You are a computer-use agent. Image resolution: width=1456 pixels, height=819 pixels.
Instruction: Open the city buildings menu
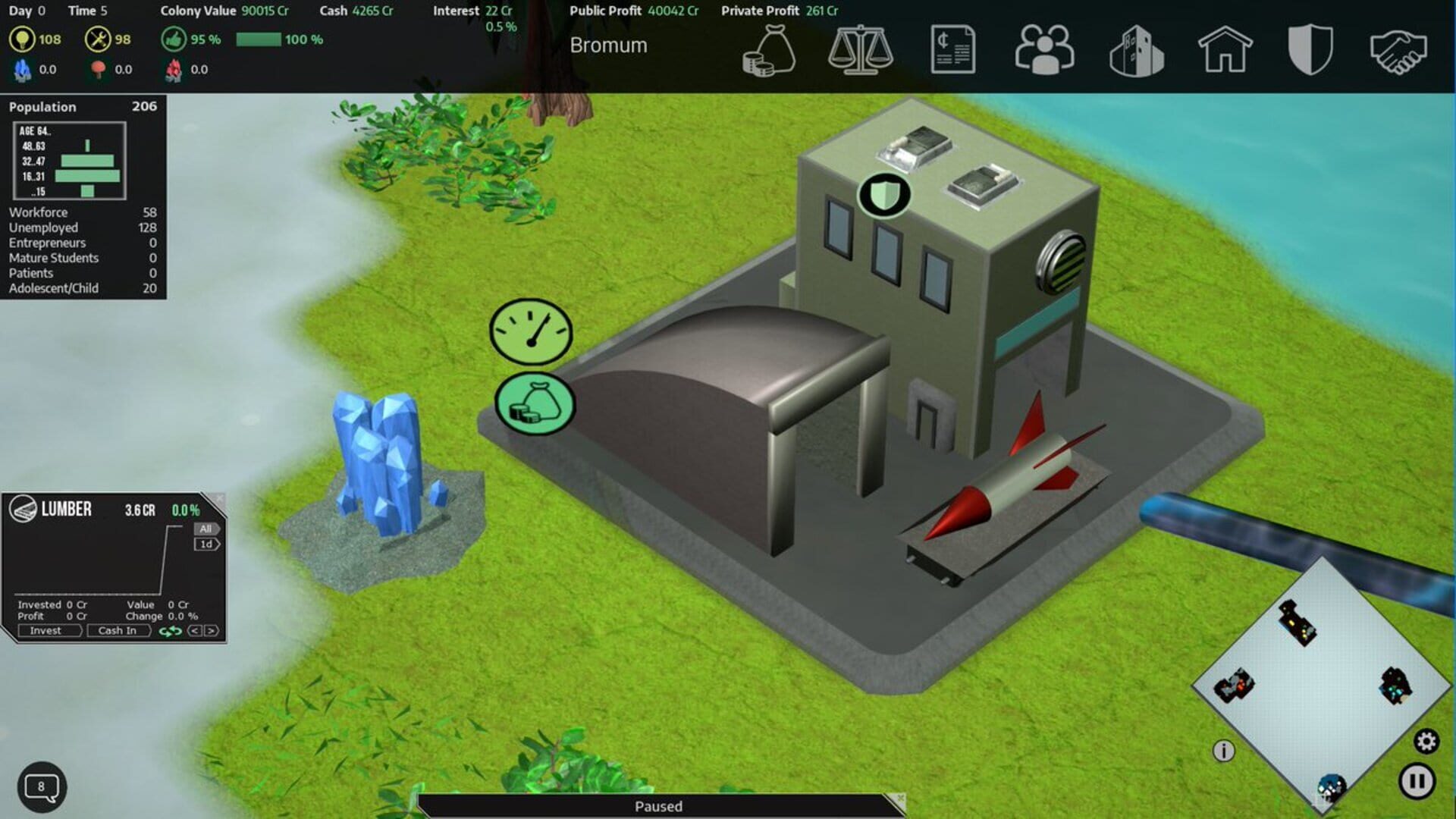1136,52
